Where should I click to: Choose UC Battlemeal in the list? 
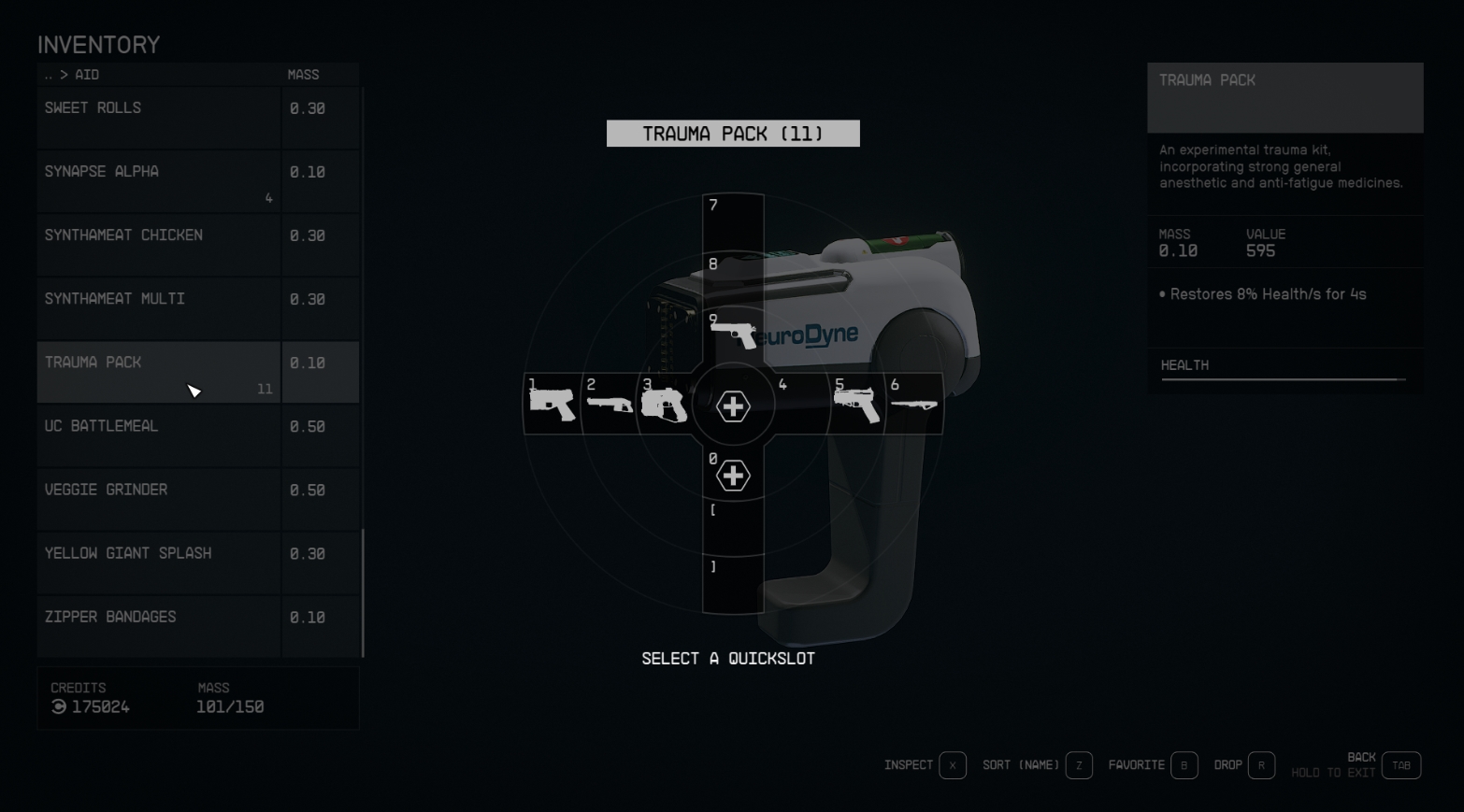tap(159, 434)
